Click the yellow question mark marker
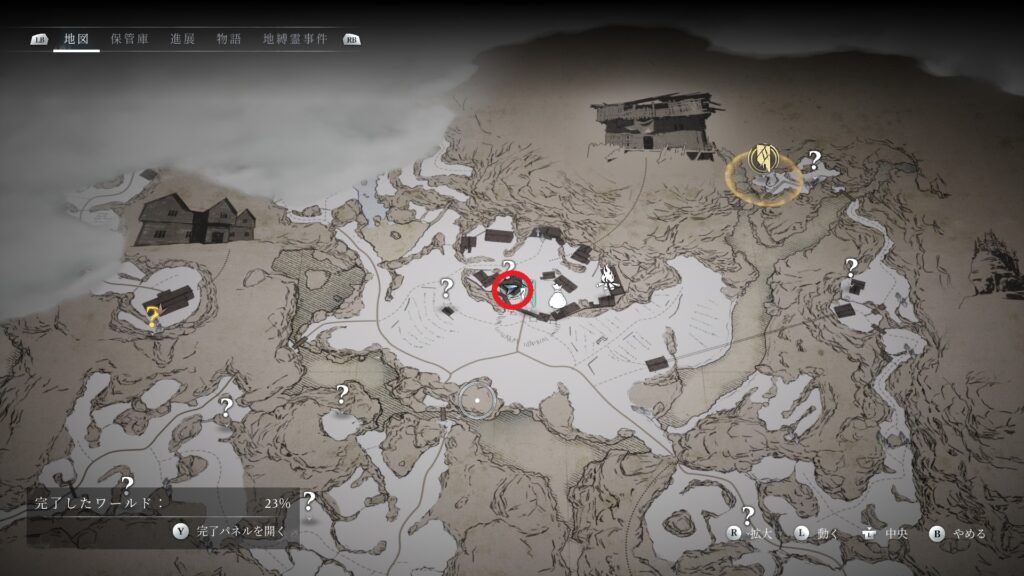 tap(152, 319)
